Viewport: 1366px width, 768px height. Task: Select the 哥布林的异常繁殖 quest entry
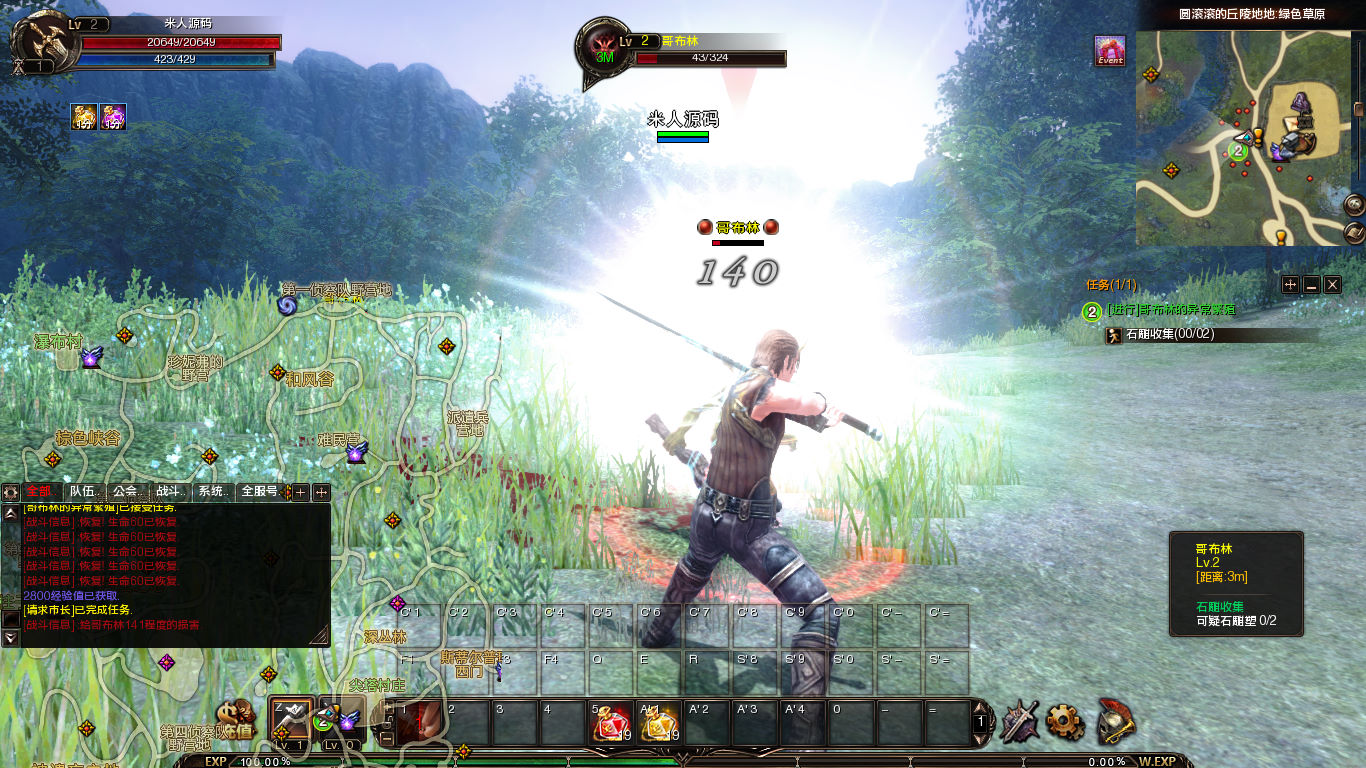point(1171,310)
